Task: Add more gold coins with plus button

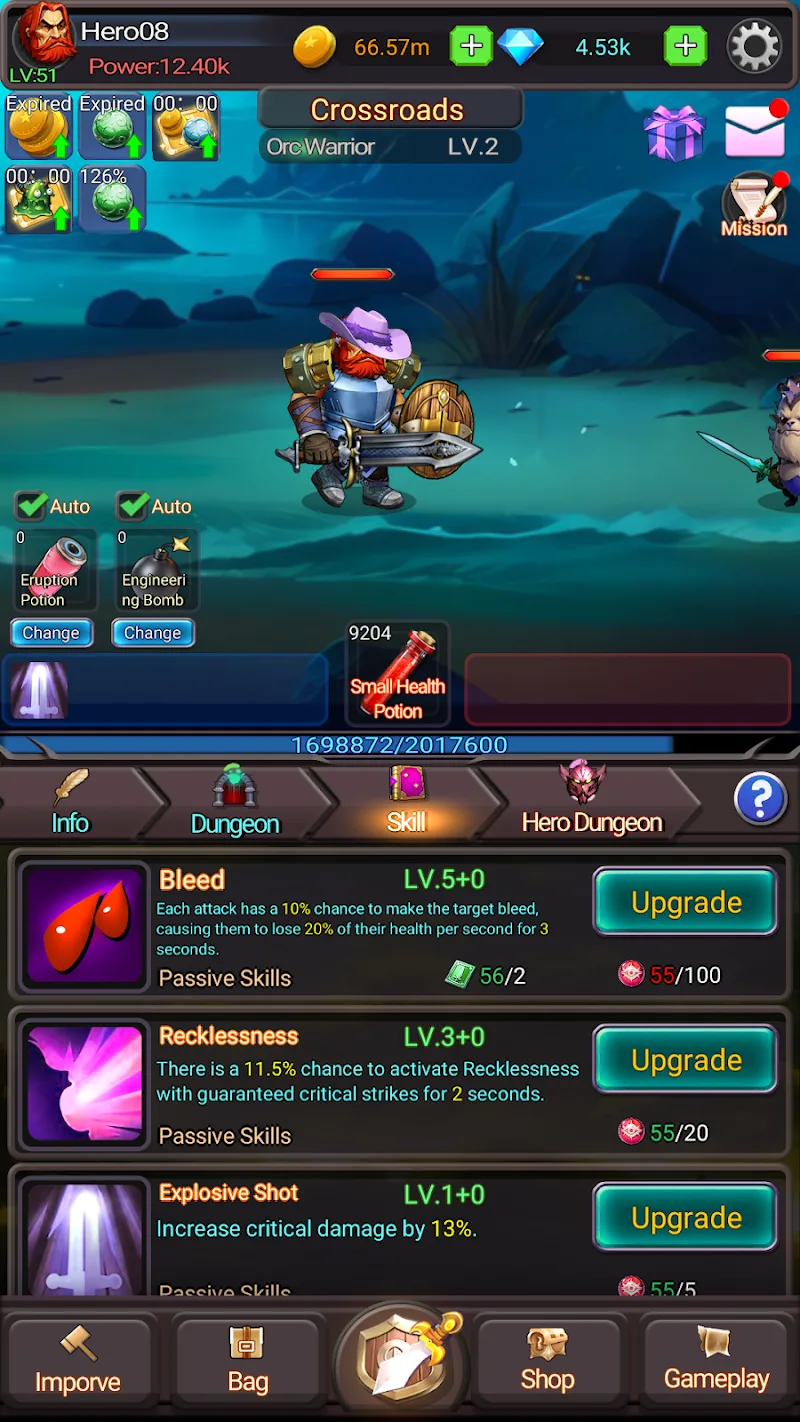Action: pyautogui.click(x=471, y=46)
